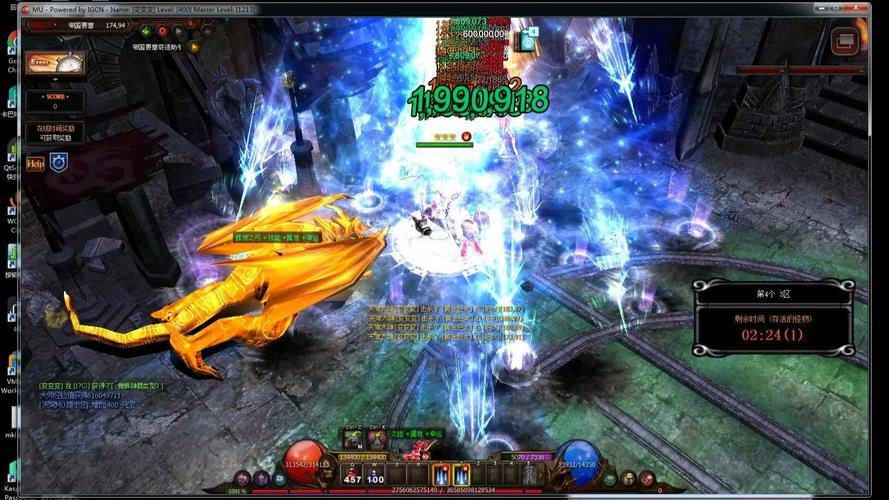The image size is (889, 500).
Task: Select the Ctrl+X skill icon
Action: [377, 439]
